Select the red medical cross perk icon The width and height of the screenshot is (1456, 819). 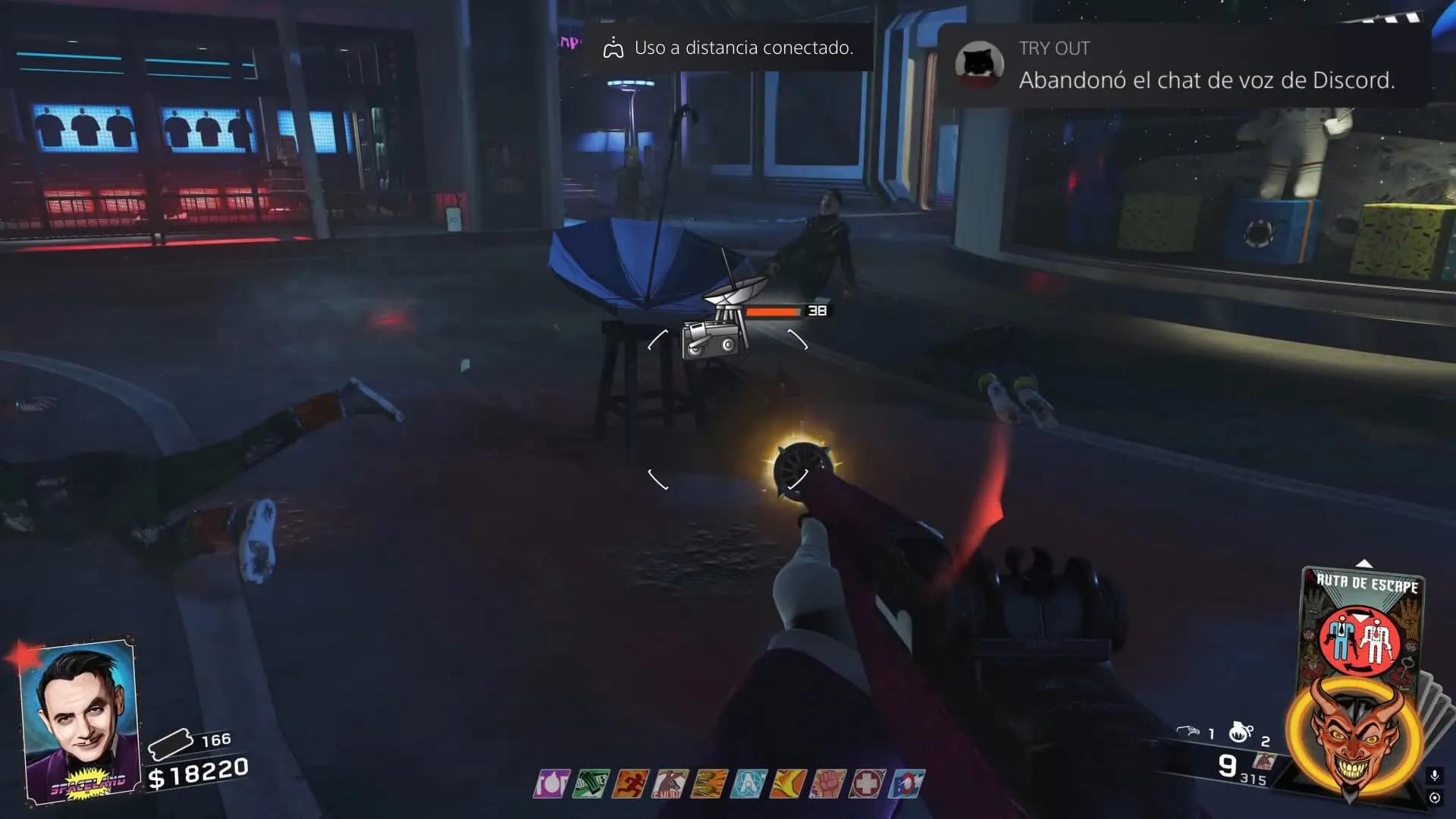pyautogui.click(x=866, y=783)
